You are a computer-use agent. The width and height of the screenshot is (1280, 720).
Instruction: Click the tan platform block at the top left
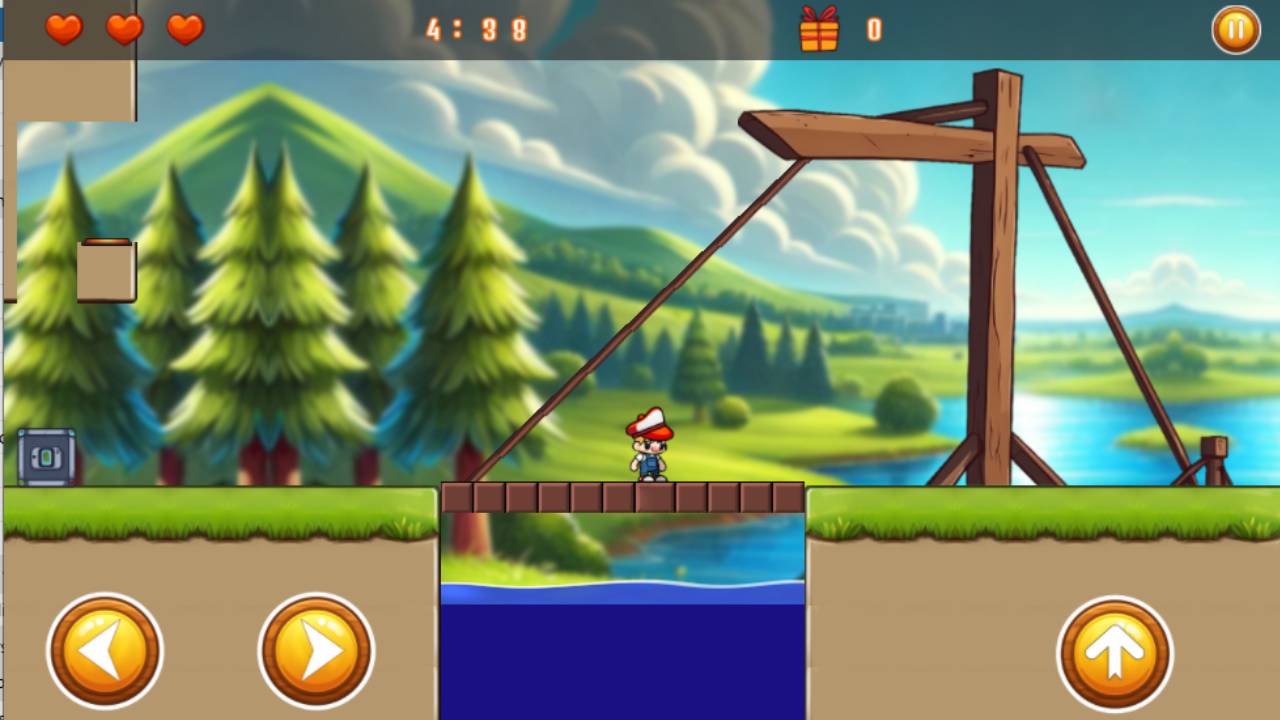(x=70, y=90)
